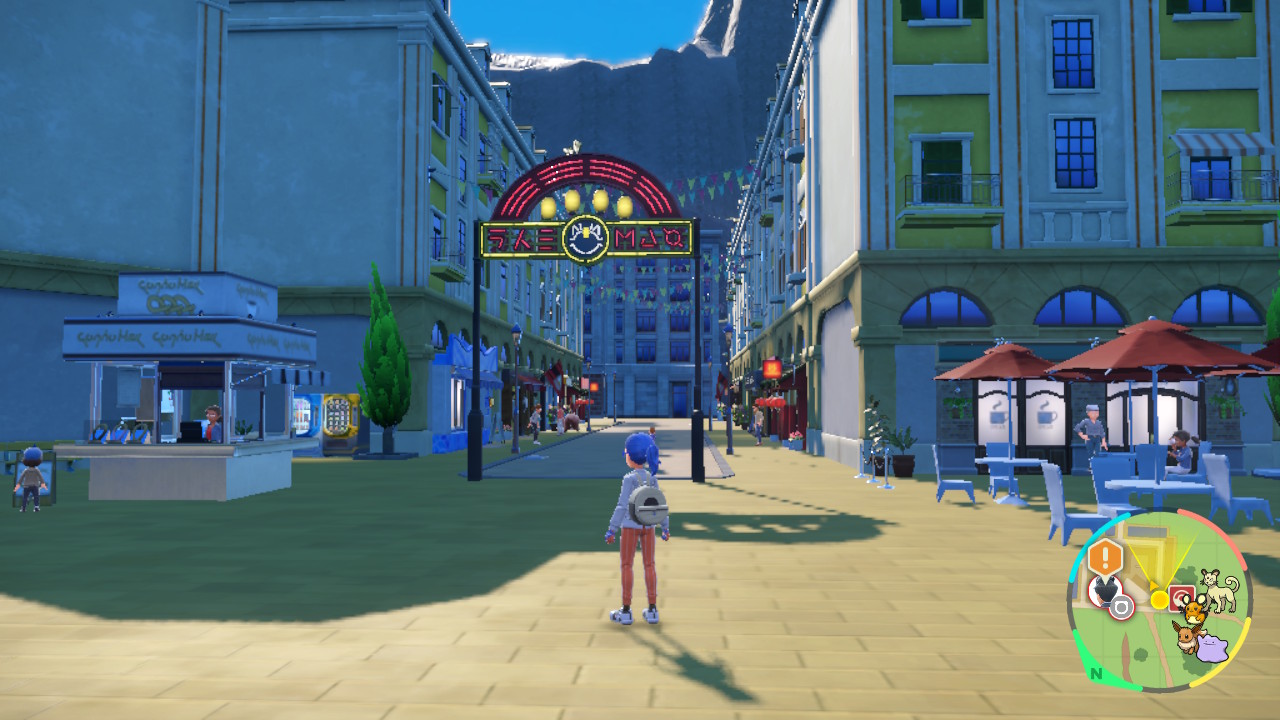This screenshot has width=1280, height=720.
Task: Select the Ditto icon on the minimap
Action: (x=1213, y=647)
